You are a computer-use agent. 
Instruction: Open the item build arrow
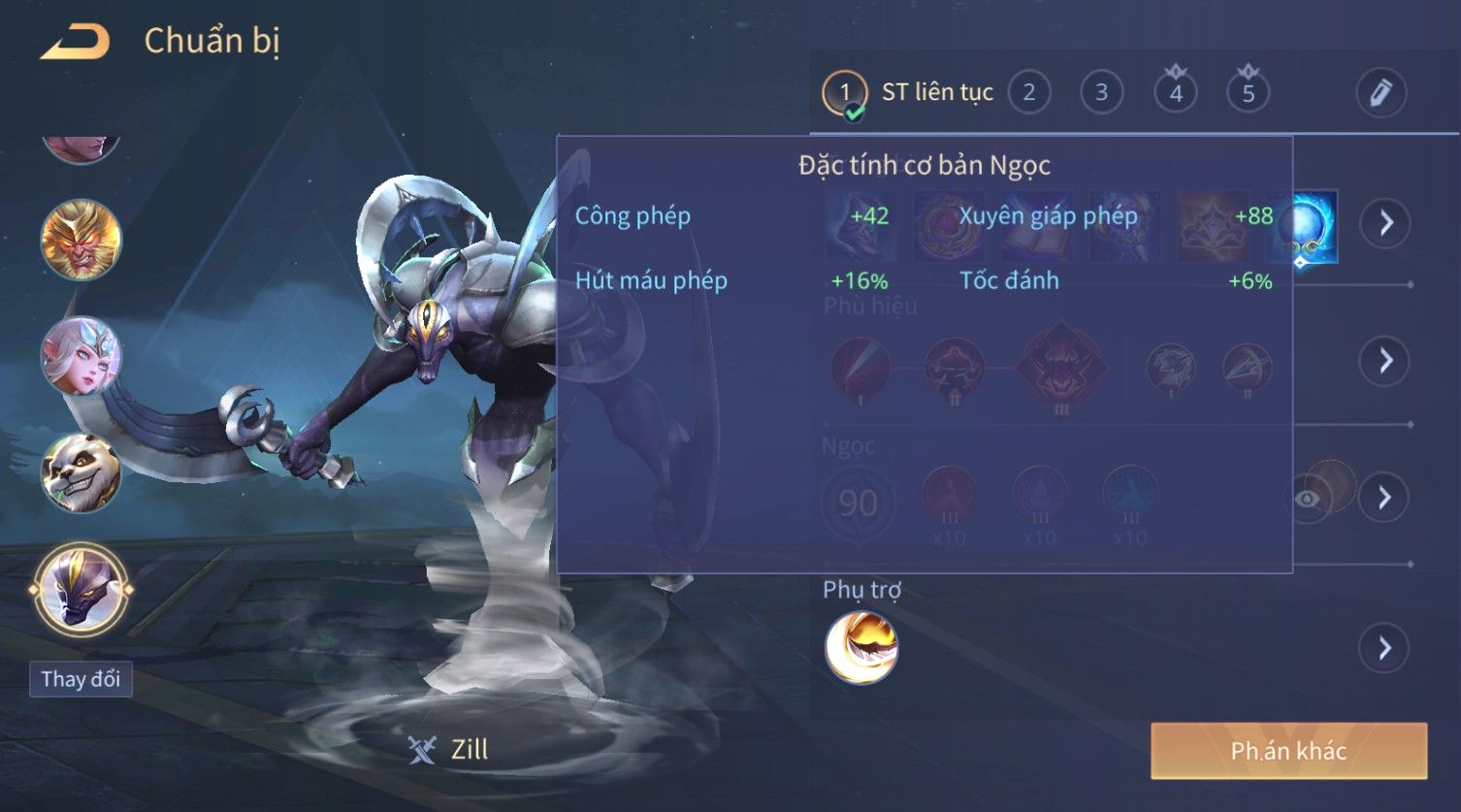pyautogui.click(x=1385, y=223)
